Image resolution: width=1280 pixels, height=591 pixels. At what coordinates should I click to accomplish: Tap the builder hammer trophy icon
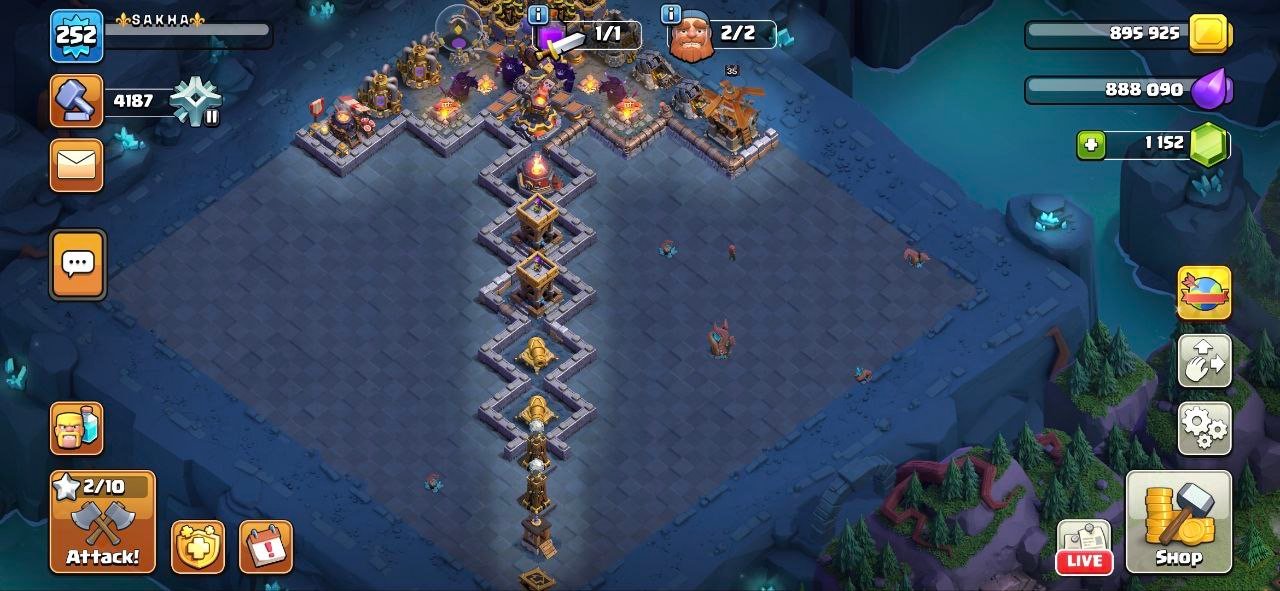(77, 100)
